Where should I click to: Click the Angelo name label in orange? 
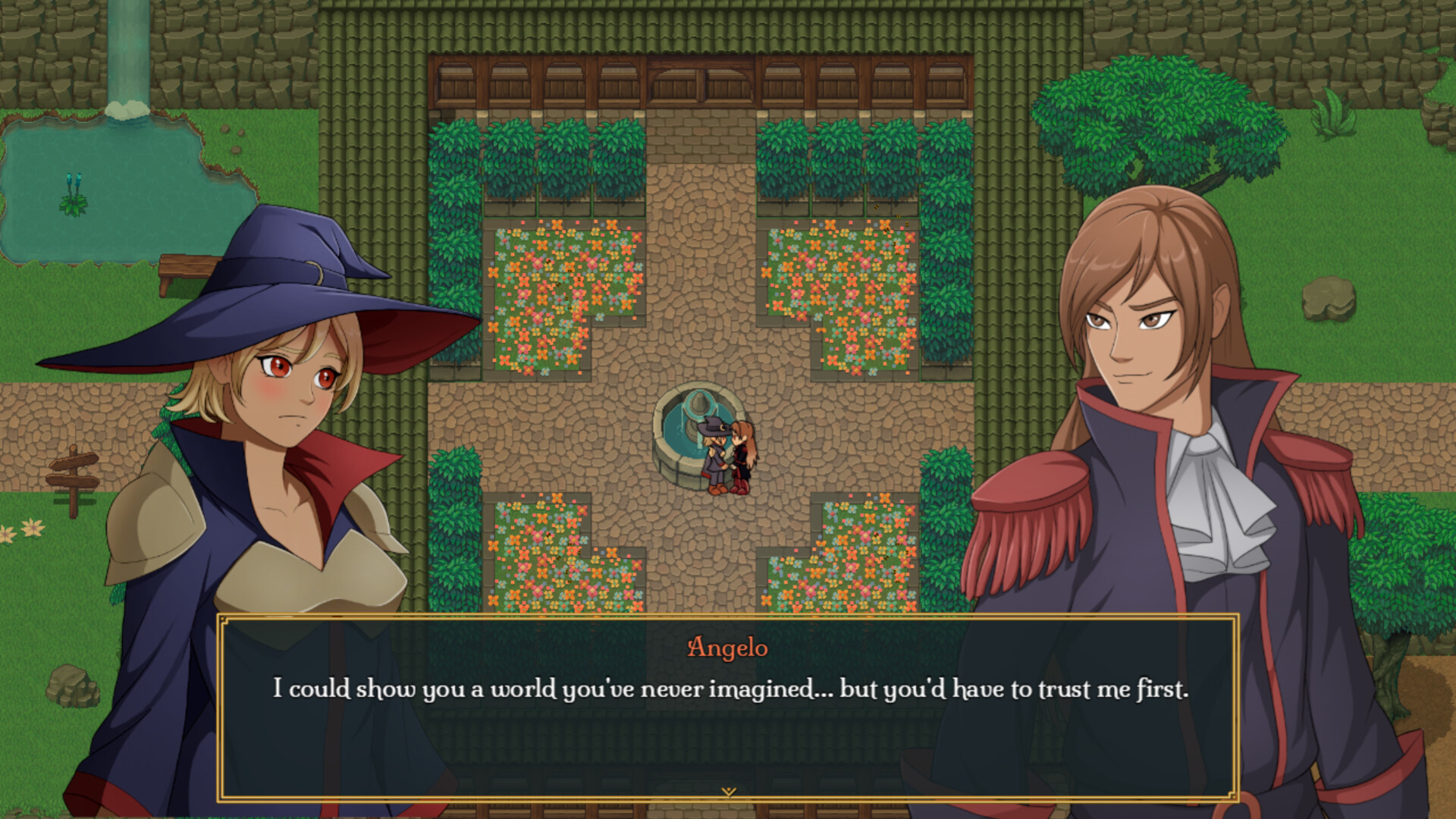(x=728, y=648)
